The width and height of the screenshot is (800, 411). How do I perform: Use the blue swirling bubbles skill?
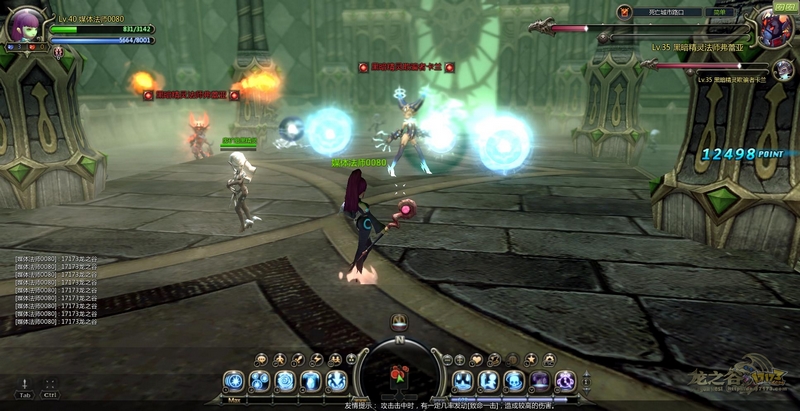click(260, 381)
